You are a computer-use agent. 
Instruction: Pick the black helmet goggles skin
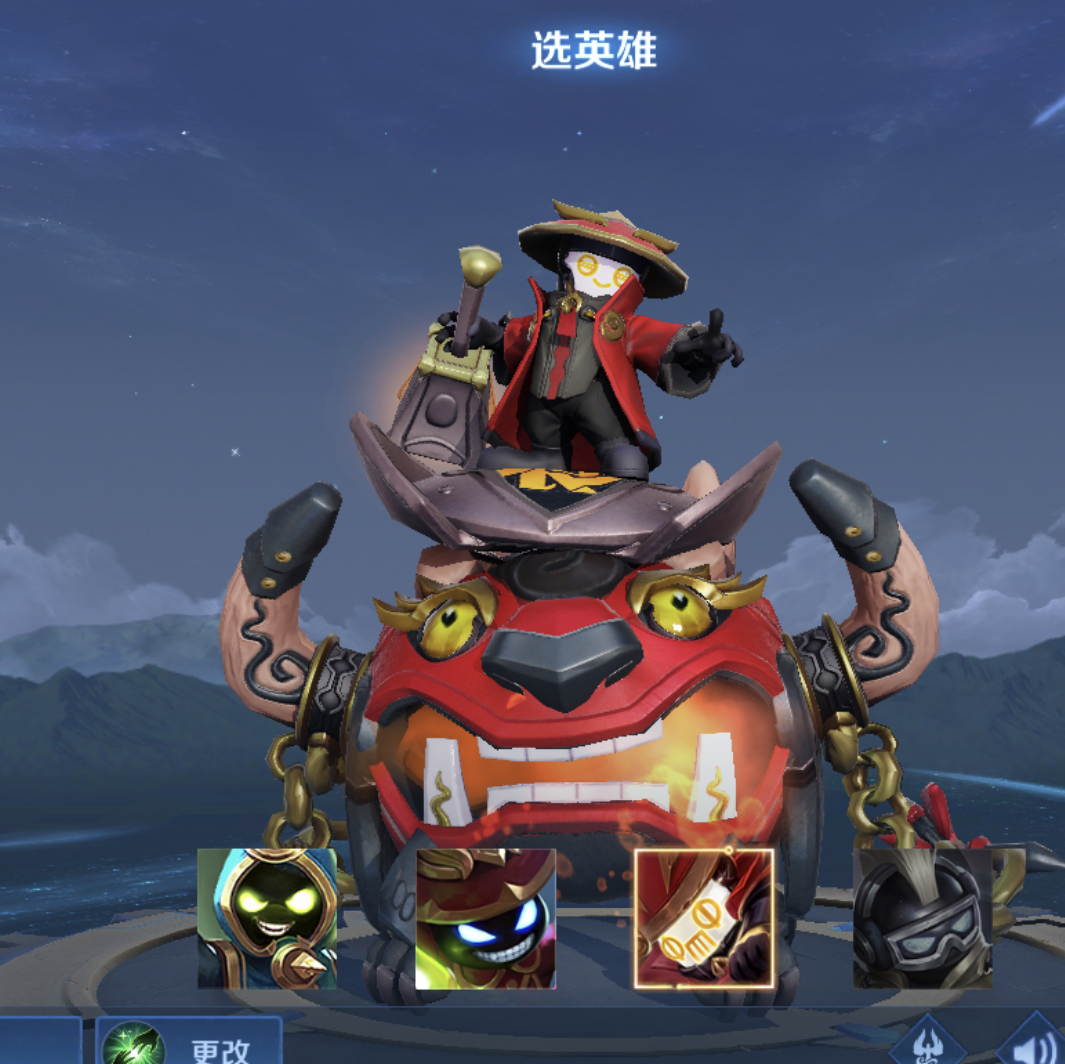coord(922,918)
